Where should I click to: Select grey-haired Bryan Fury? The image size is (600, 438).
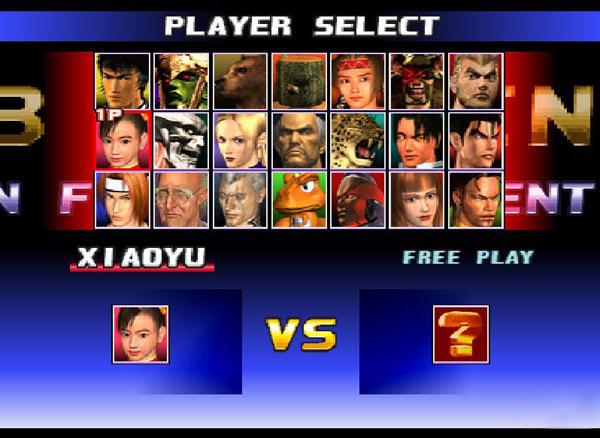(240, 199)
